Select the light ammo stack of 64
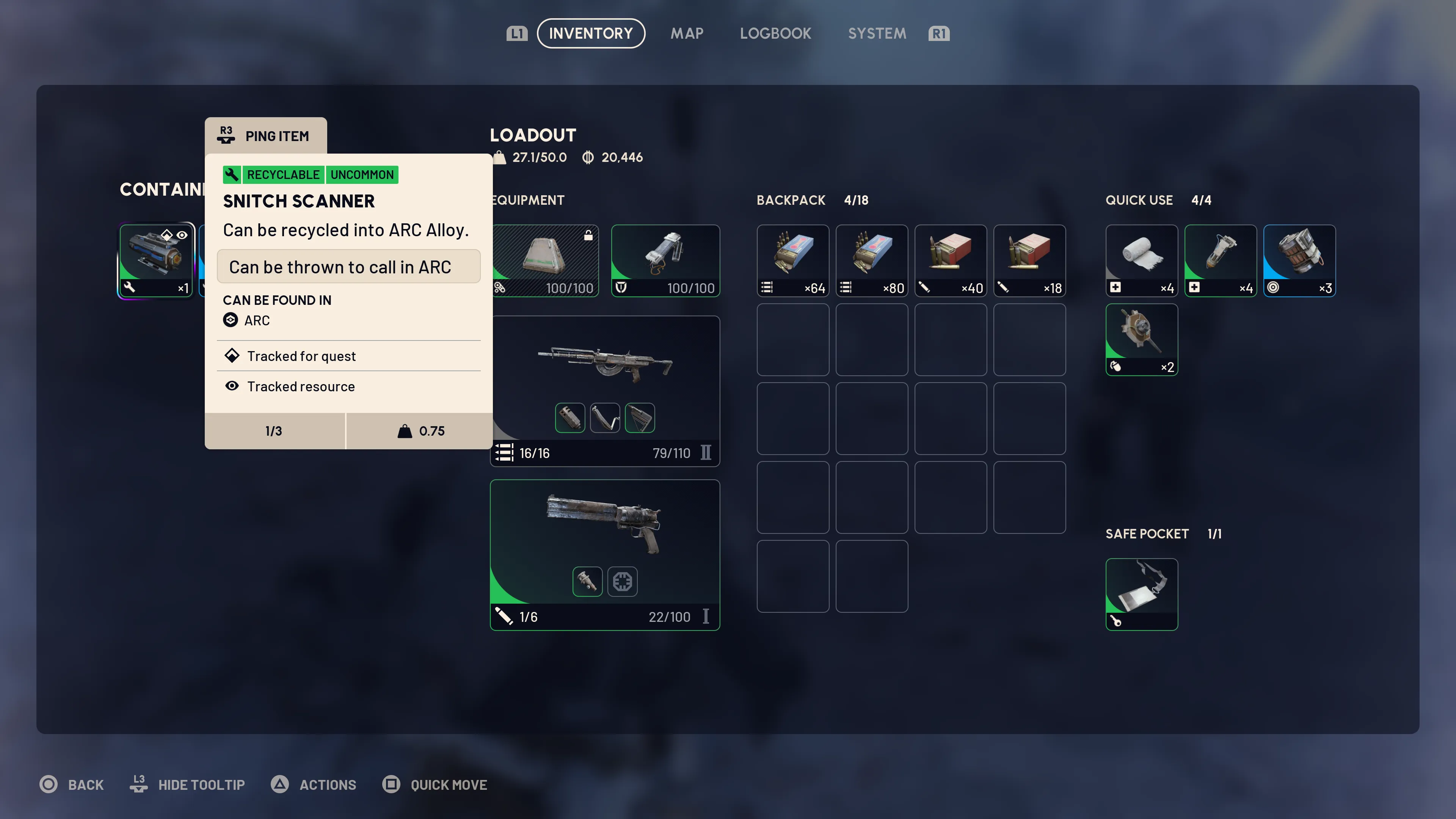This screenshot has height=819, width=1456. pos(792,260)
